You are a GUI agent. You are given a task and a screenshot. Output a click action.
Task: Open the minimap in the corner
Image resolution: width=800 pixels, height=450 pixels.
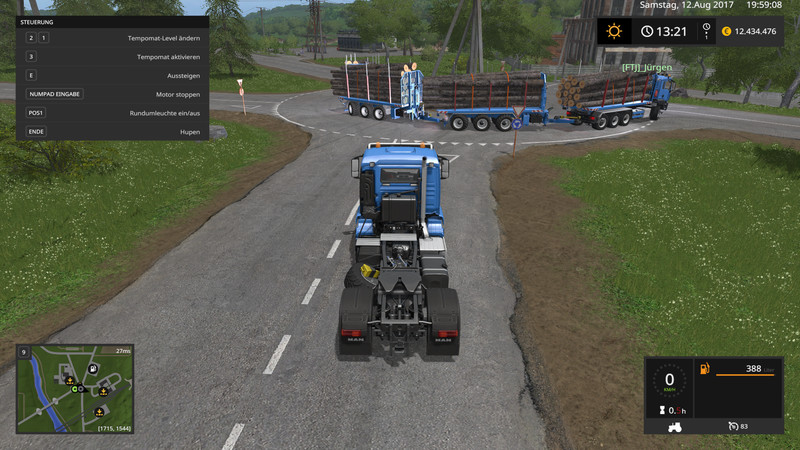coord(74,389)
